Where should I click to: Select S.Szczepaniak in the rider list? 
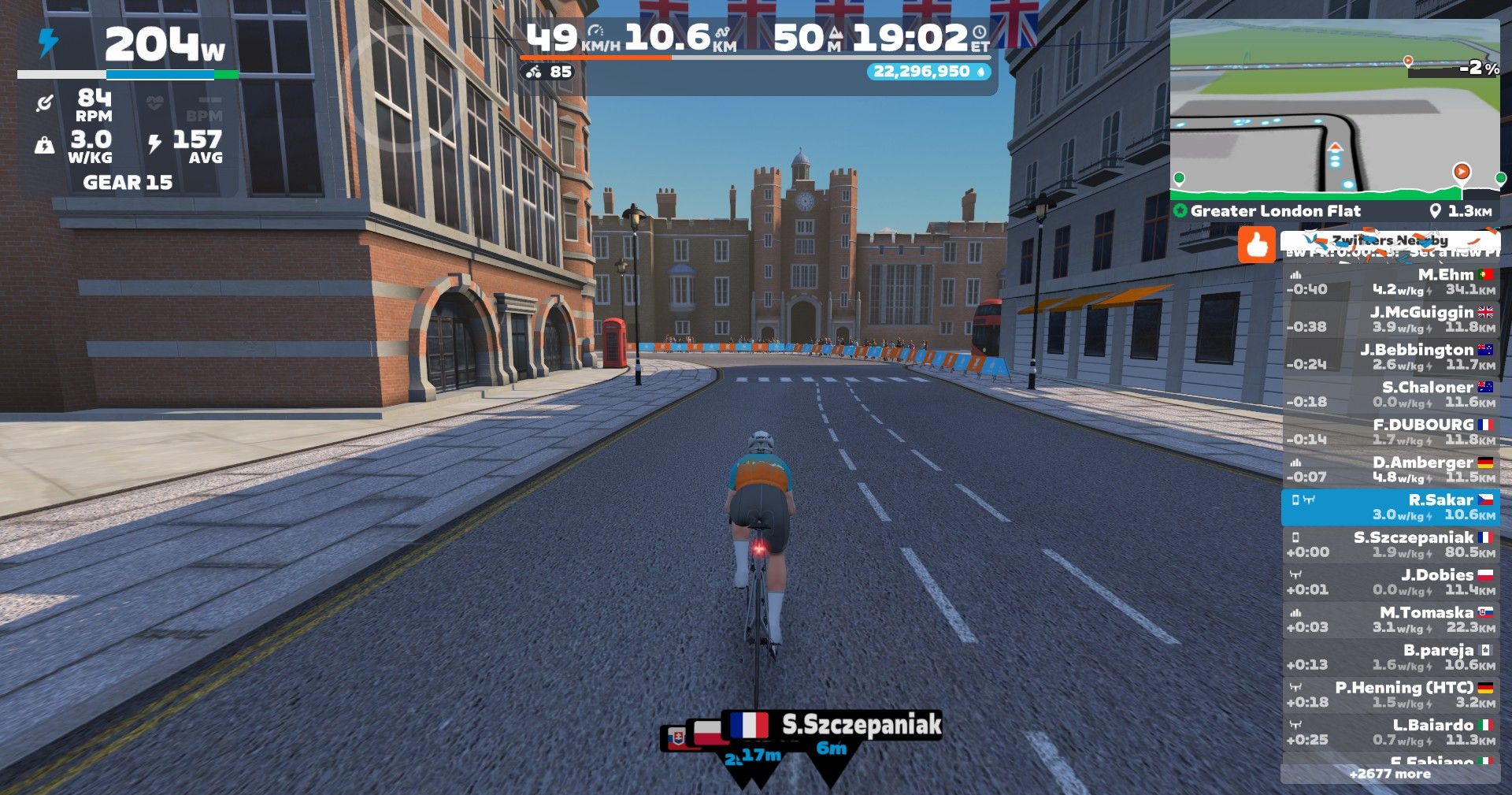(1390, 544)
